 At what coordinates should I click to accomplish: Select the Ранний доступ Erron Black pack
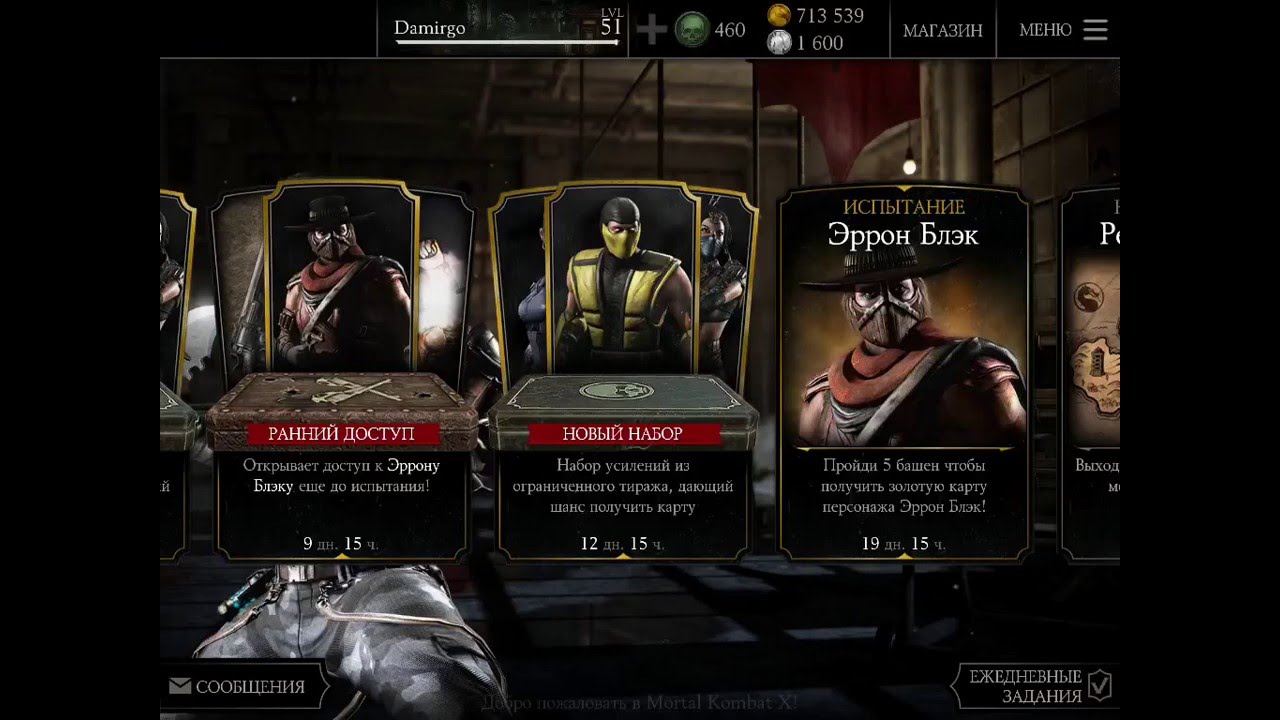(342, 370)
